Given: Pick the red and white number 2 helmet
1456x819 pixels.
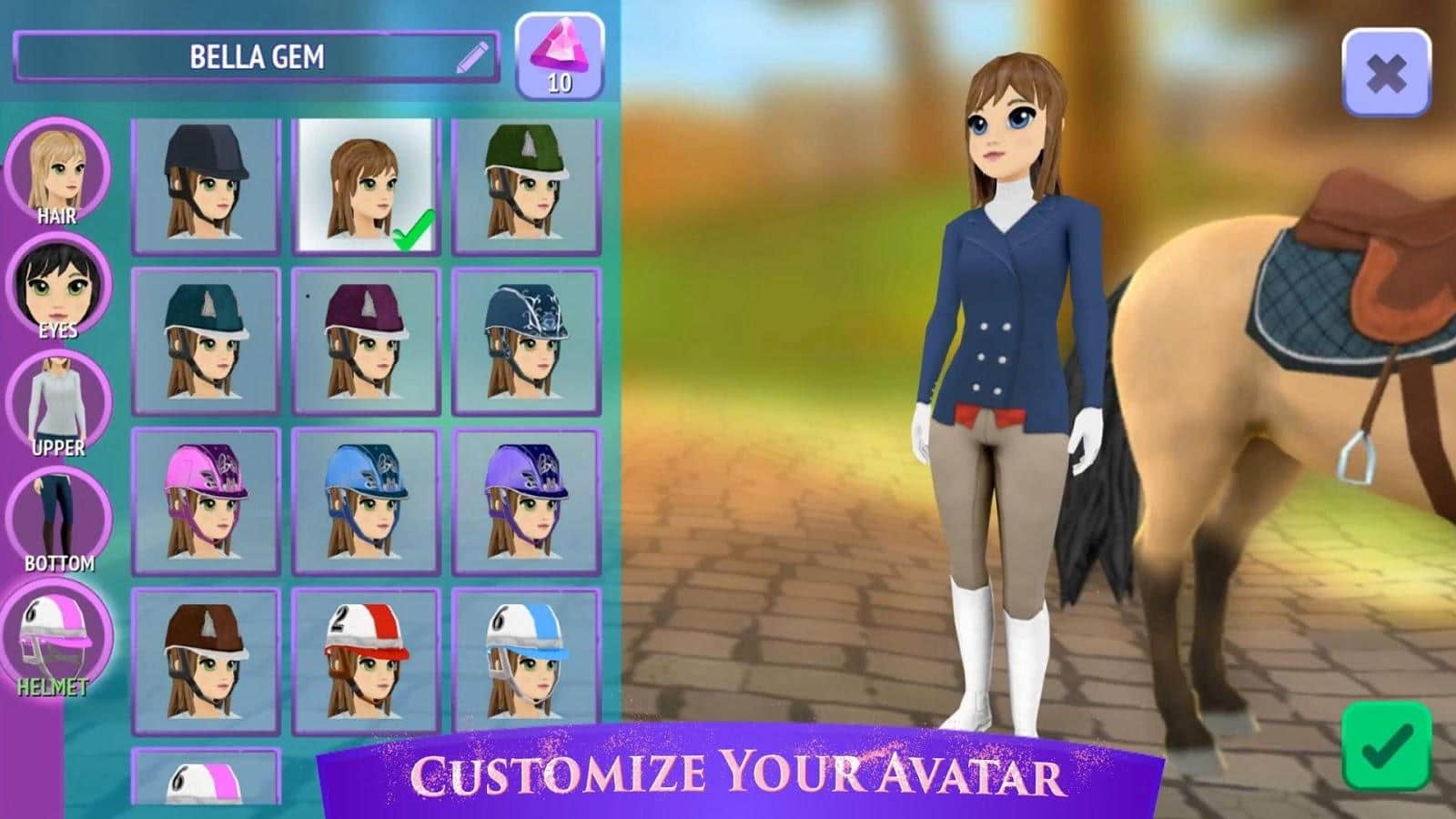Looking at the screenshot, I should pyautogui.click(x=365, y=661).
